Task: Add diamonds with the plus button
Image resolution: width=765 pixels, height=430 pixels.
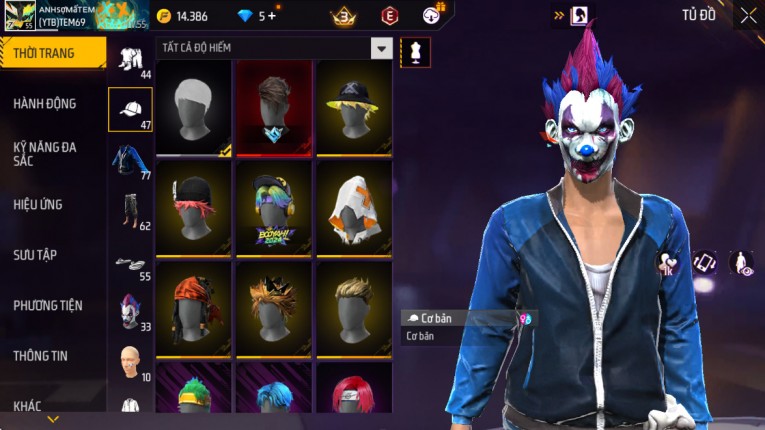Action: tap(271, 16)
